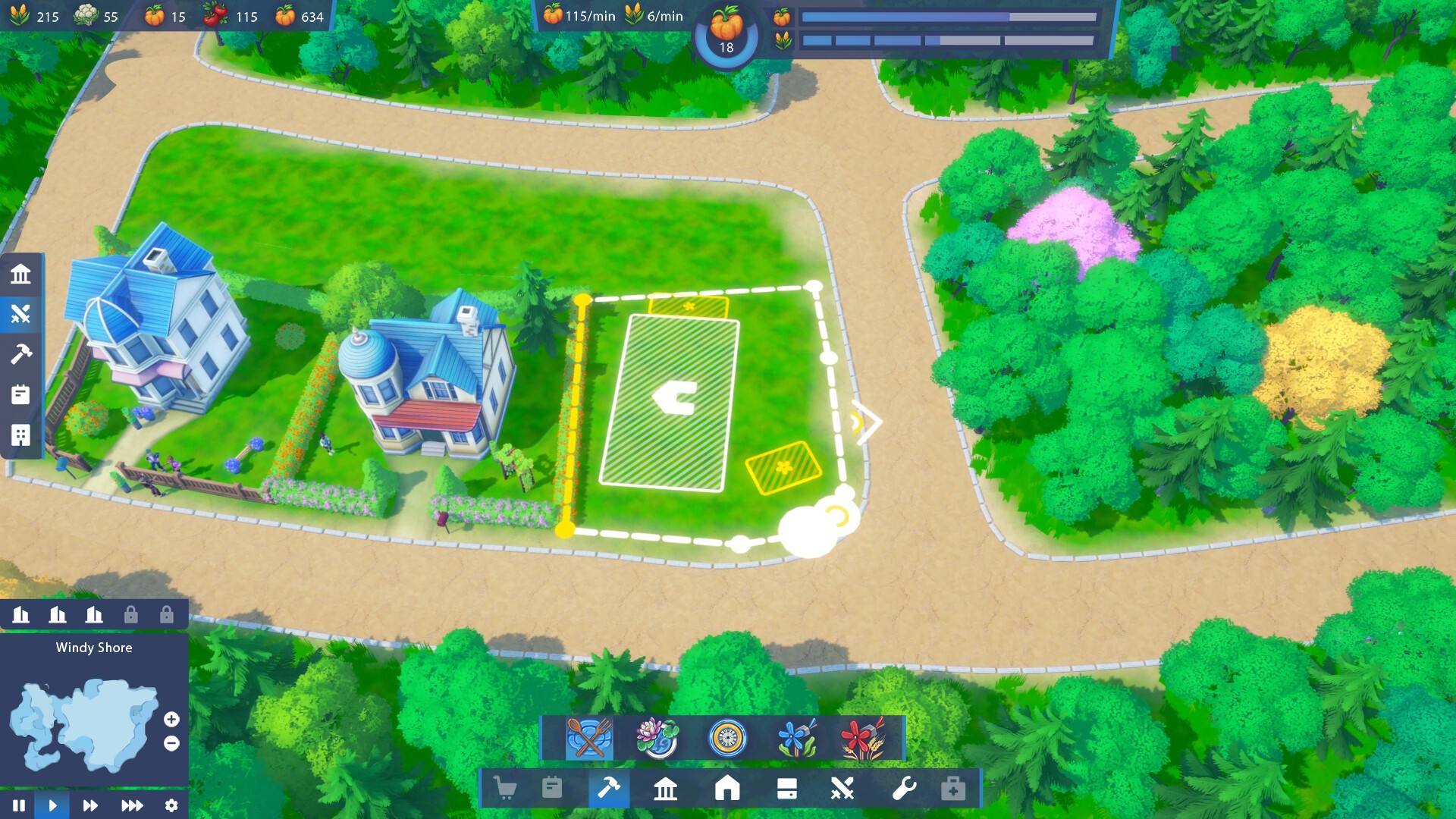Open the wrench tools category
The image size is (1456, 819).
[904, 789]
